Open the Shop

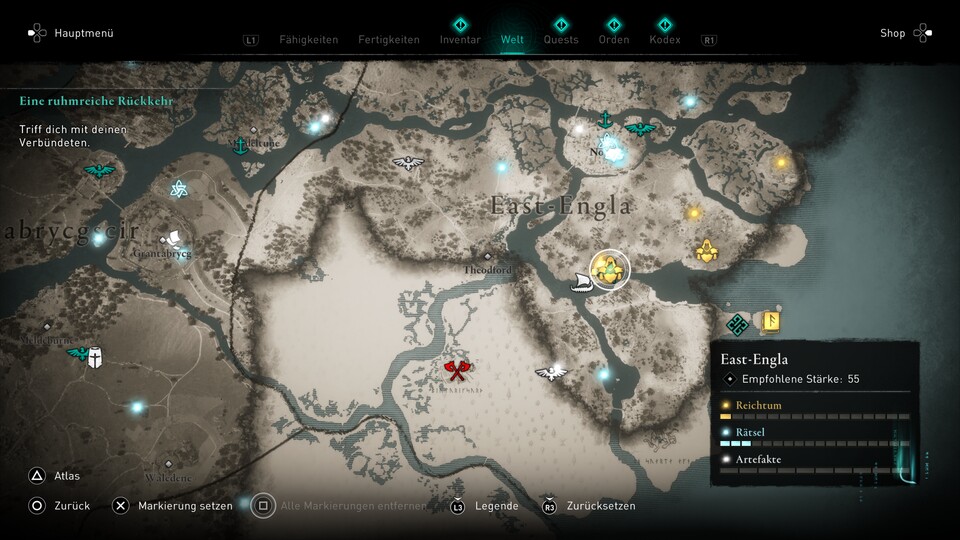pyautogui.click(x=892, y=33)
